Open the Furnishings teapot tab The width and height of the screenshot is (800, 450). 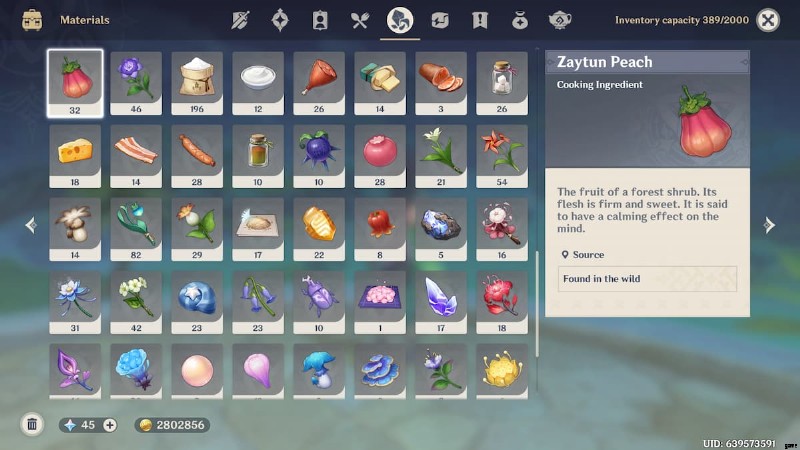tap(560, 20)
